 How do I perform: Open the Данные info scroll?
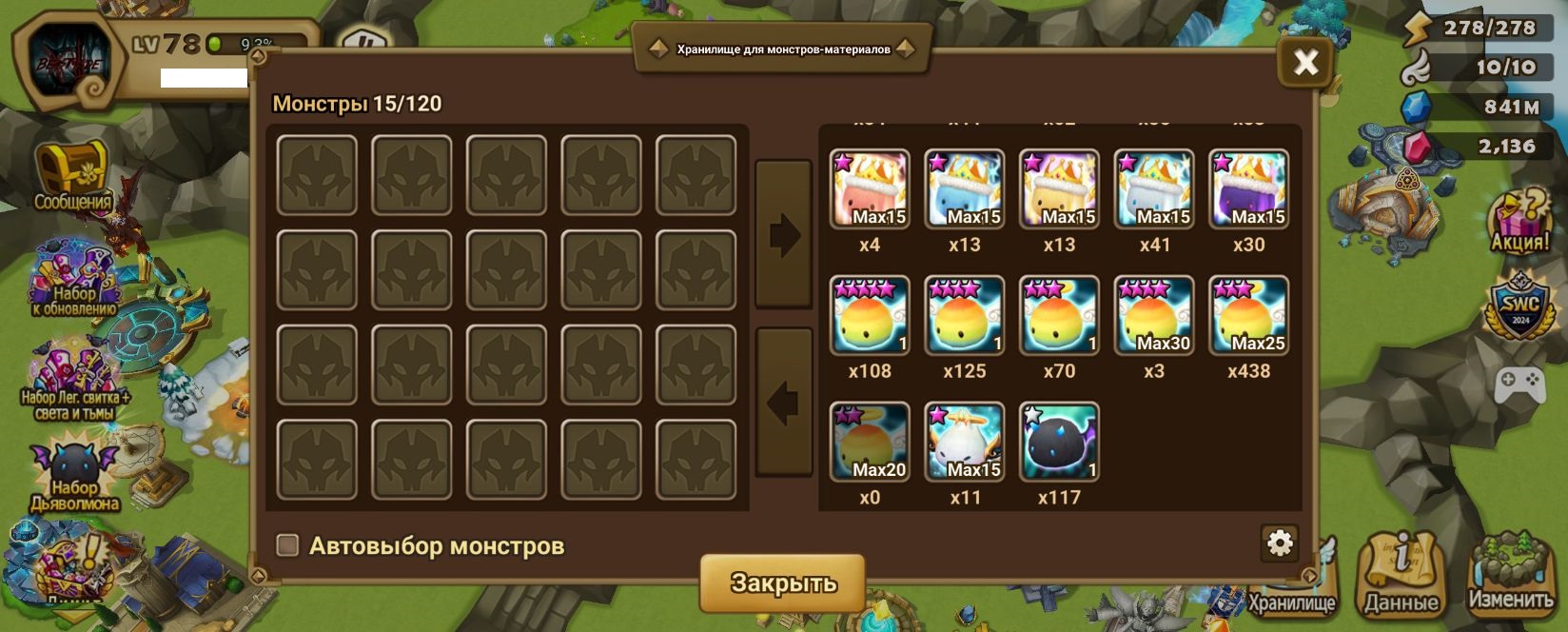(x=1401, y=574)
